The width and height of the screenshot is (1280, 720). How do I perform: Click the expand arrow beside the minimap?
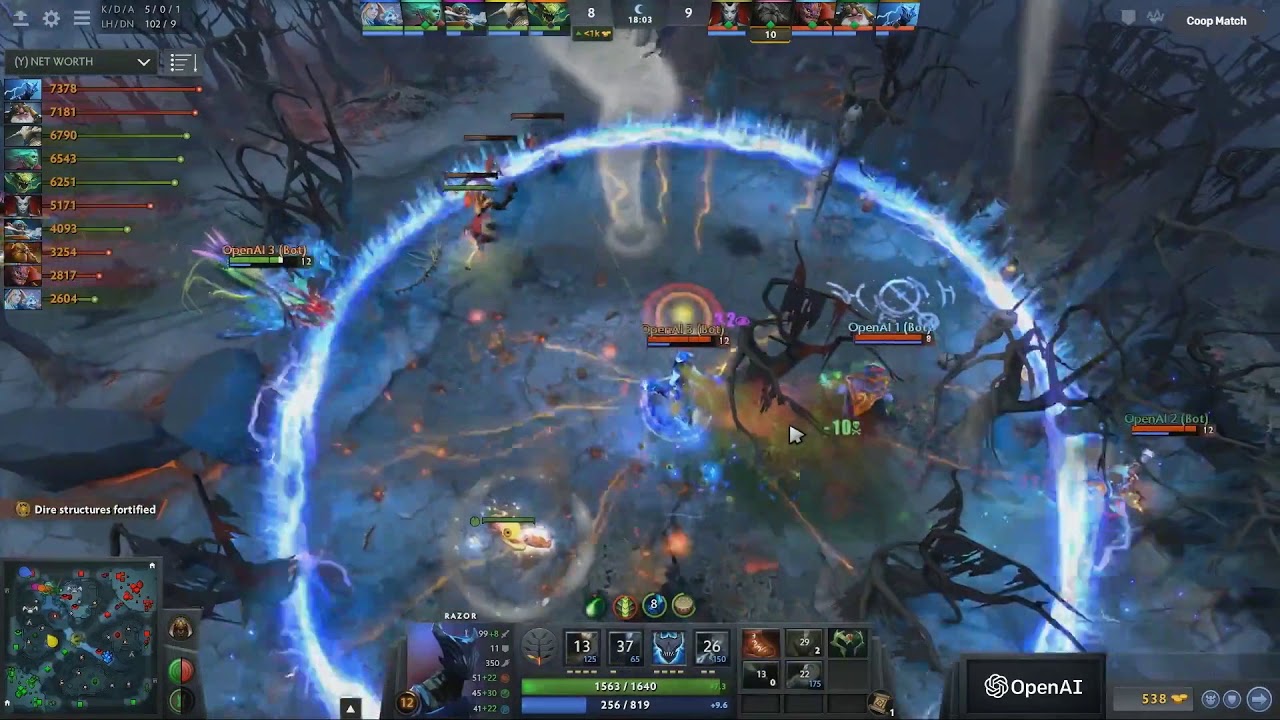click(350, 707)
